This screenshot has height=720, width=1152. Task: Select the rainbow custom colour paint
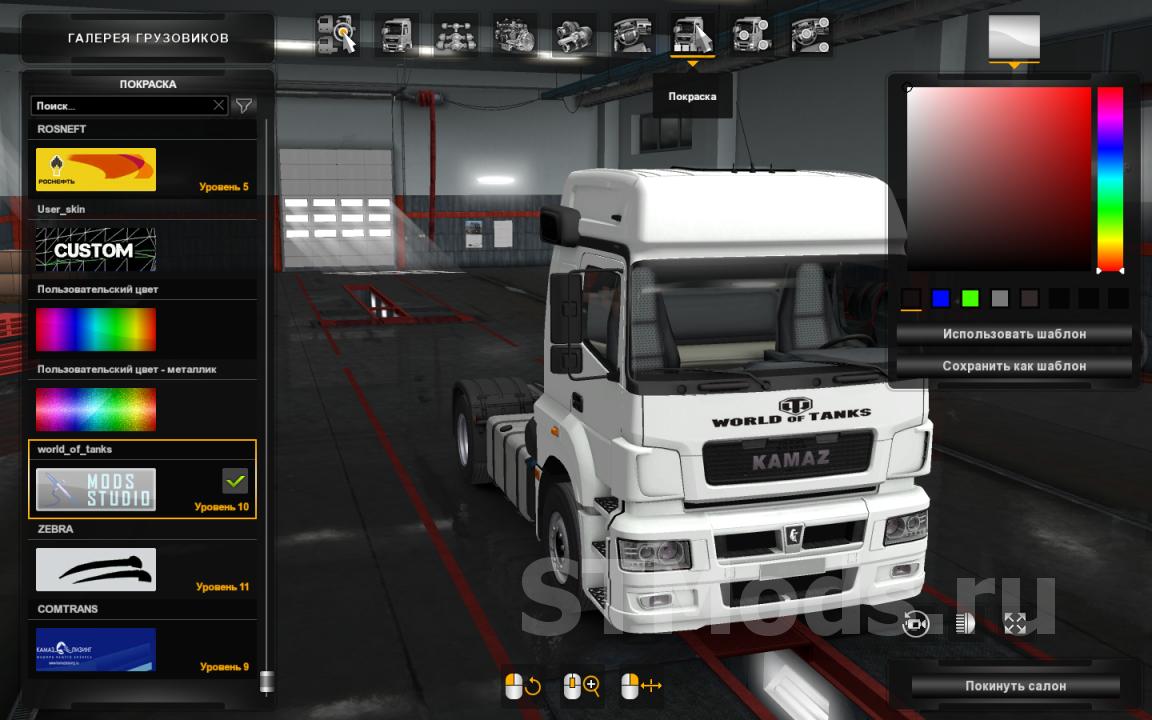[96, 329]
